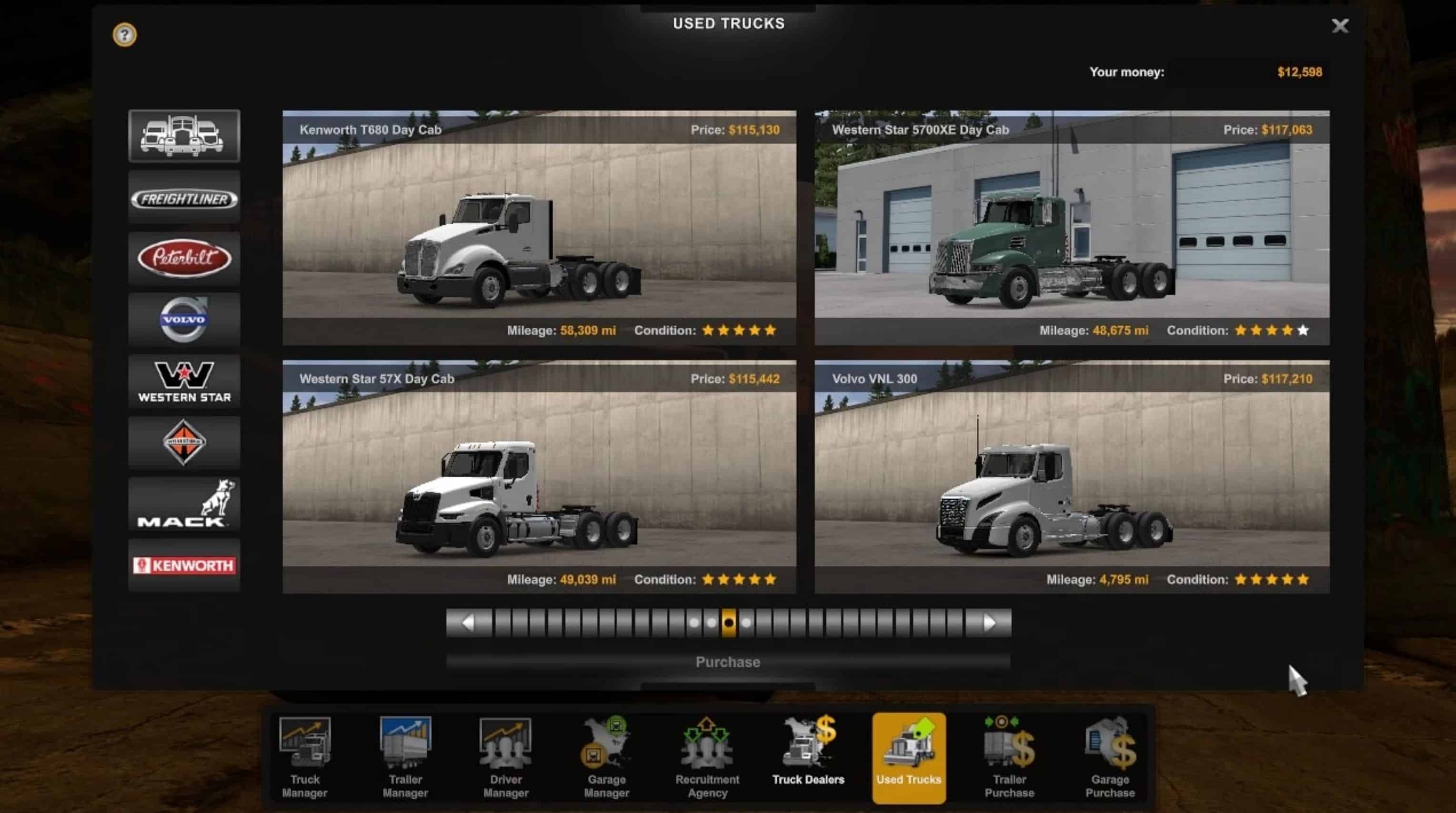Go to the next page of trucks
The width and height of the screenshot is (1456, 813).
[x=989, y=623]
